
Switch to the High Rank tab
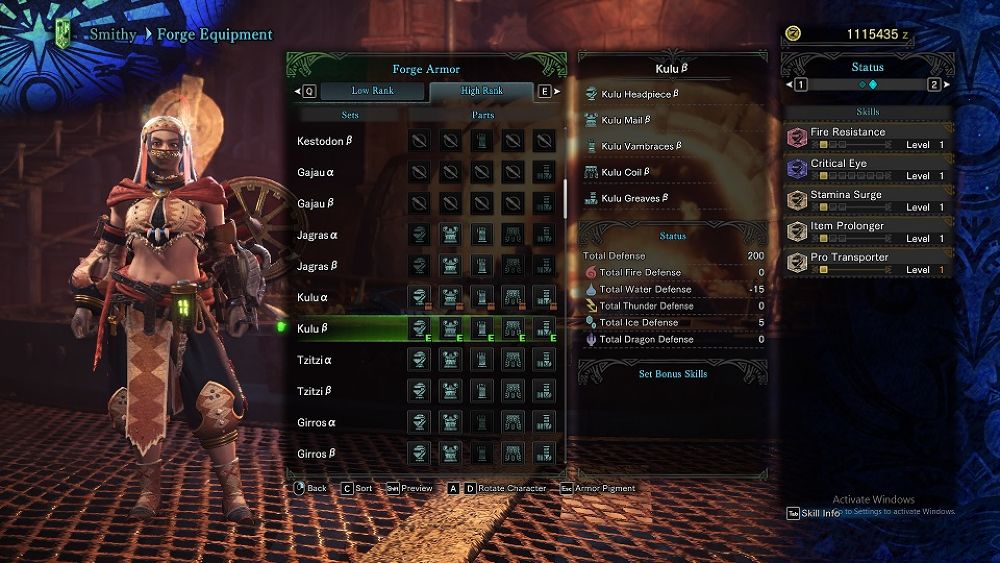click(x=482, y=91)
